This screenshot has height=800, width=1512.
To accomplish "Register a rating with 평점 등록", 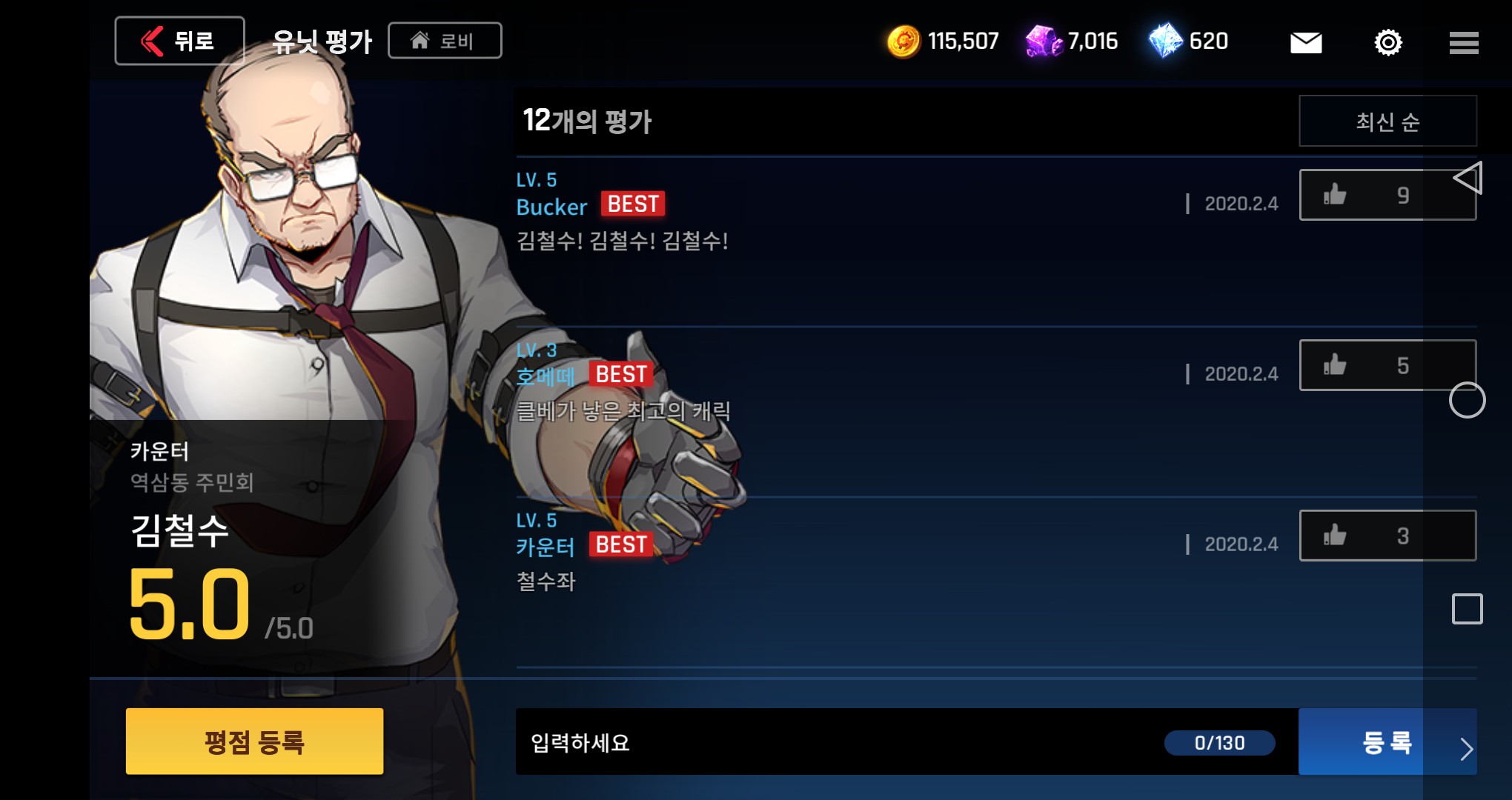I will point(254,741).
